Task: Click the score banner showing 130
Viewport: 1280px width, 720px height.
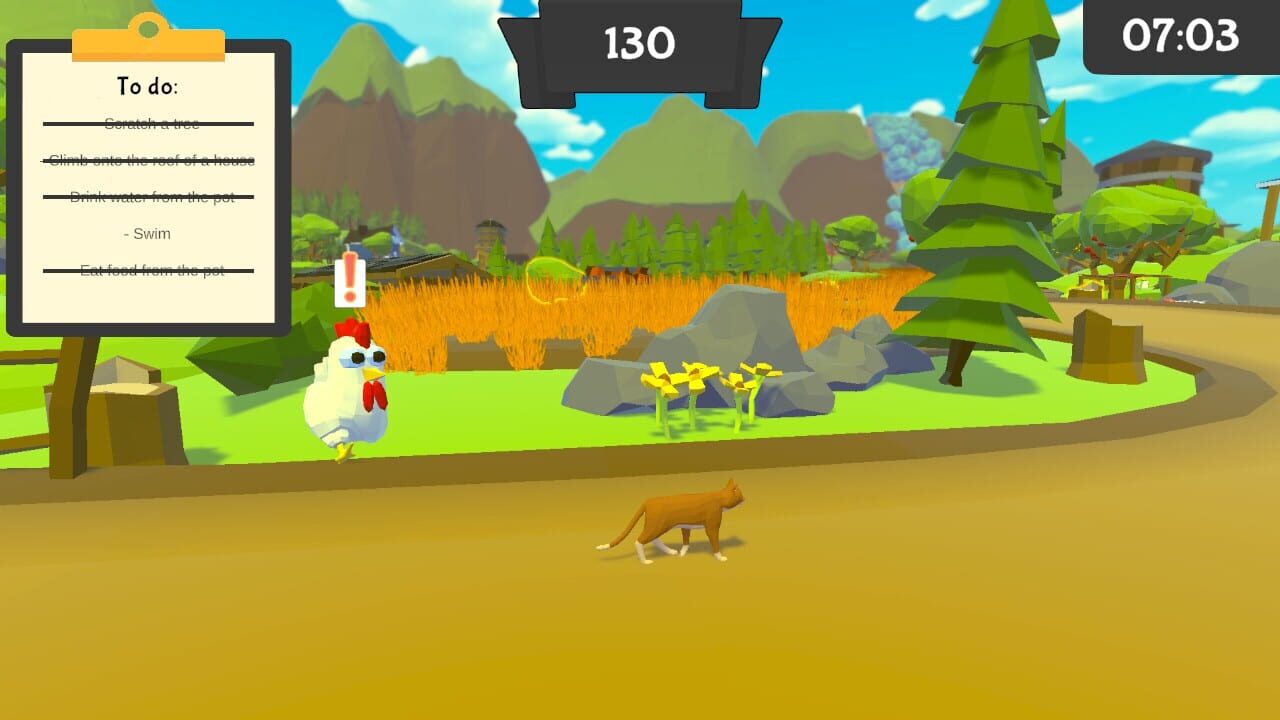Action: point(638,43)
